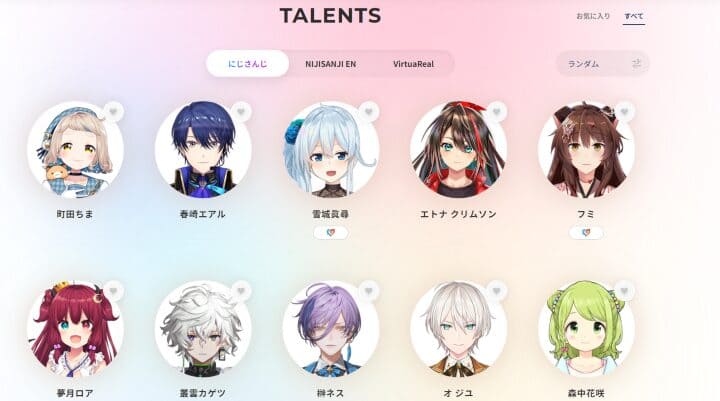Open the ランダム sort dropdown
Image resolution: width=720 pixels, height=401 pixels.
pyautogui.click(x=602, y=64)
